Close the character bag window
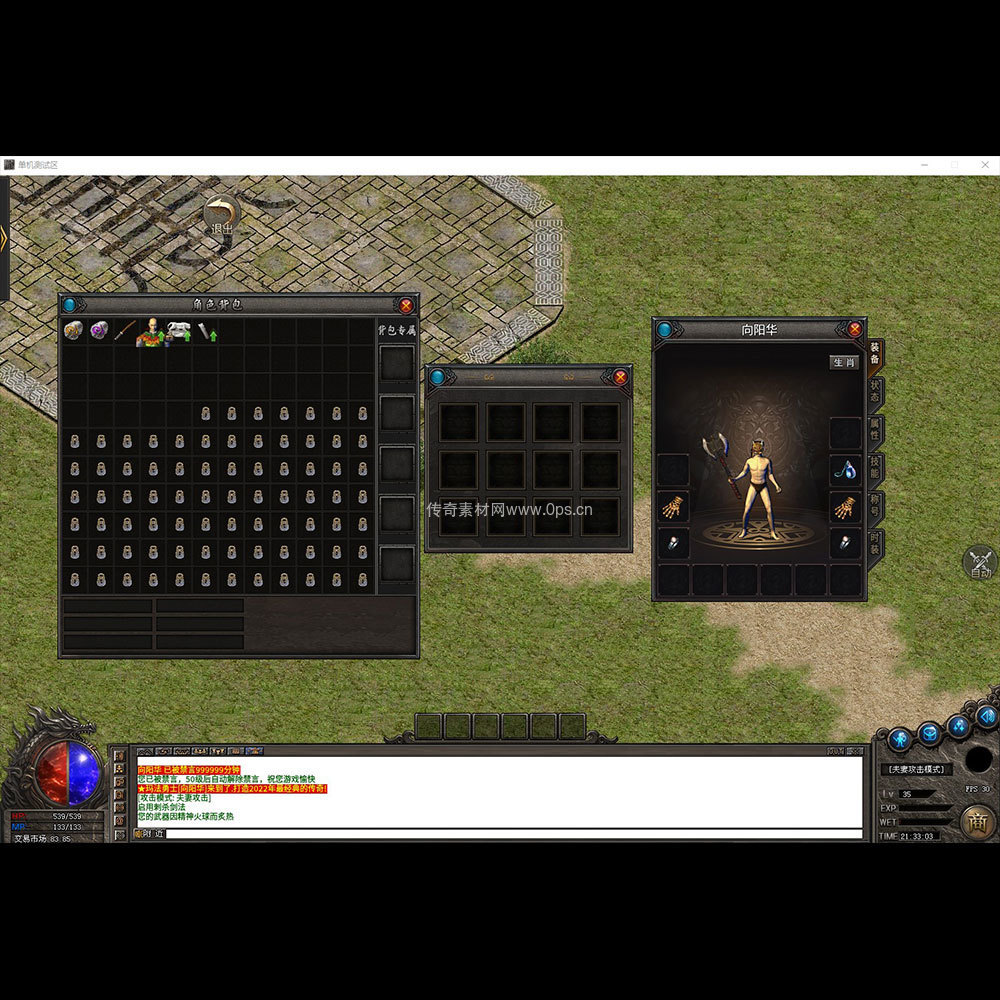1000x1000 pixels. [x=406, y=305]
